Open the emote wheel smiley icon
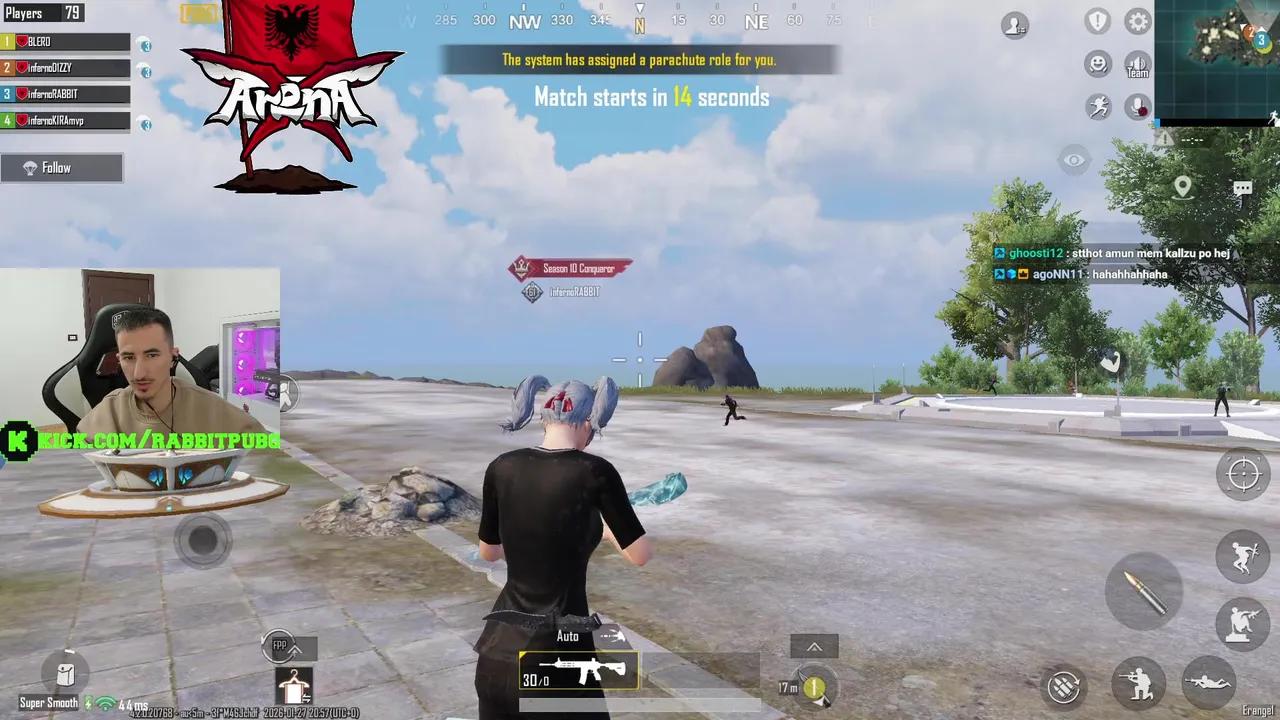1280x720 pixels. tap(1097, 64)
